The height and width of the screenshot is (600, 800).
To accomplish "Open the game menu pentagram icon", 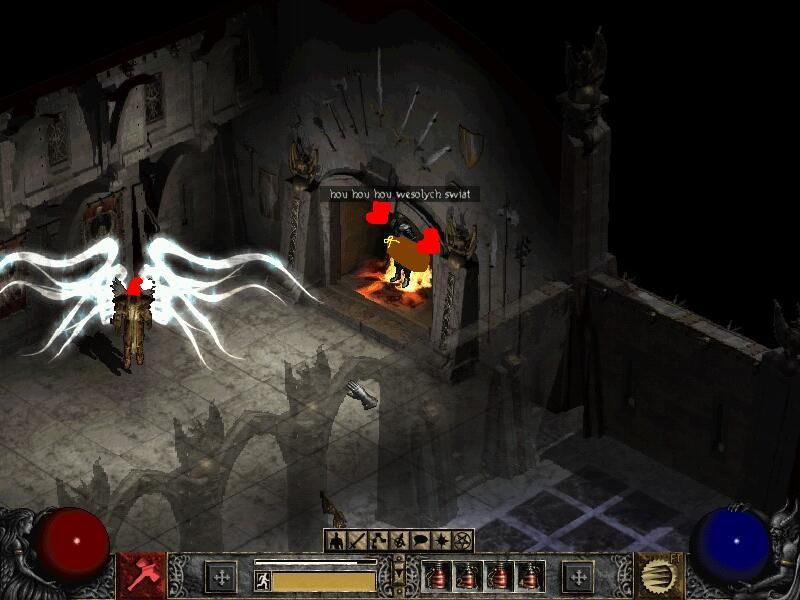I will point(462,541).
